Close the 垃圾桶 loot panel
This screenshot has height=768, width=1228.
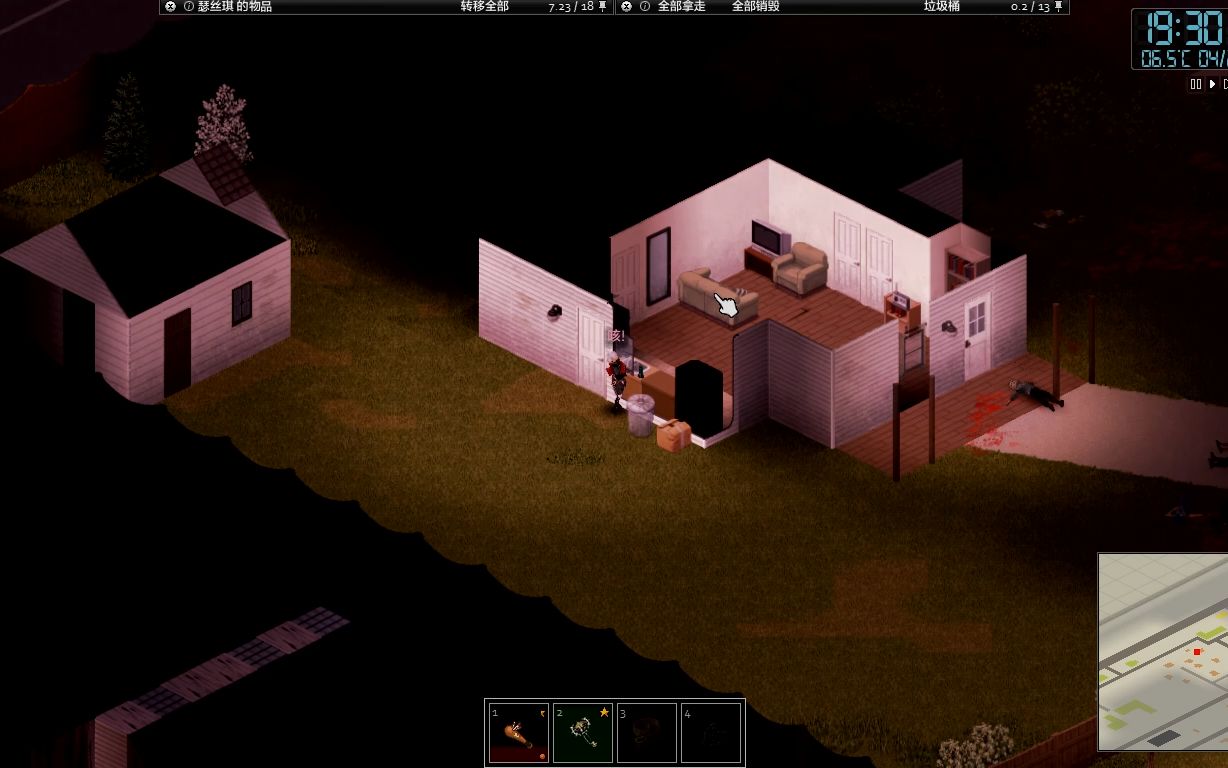(x=627, y=6)
